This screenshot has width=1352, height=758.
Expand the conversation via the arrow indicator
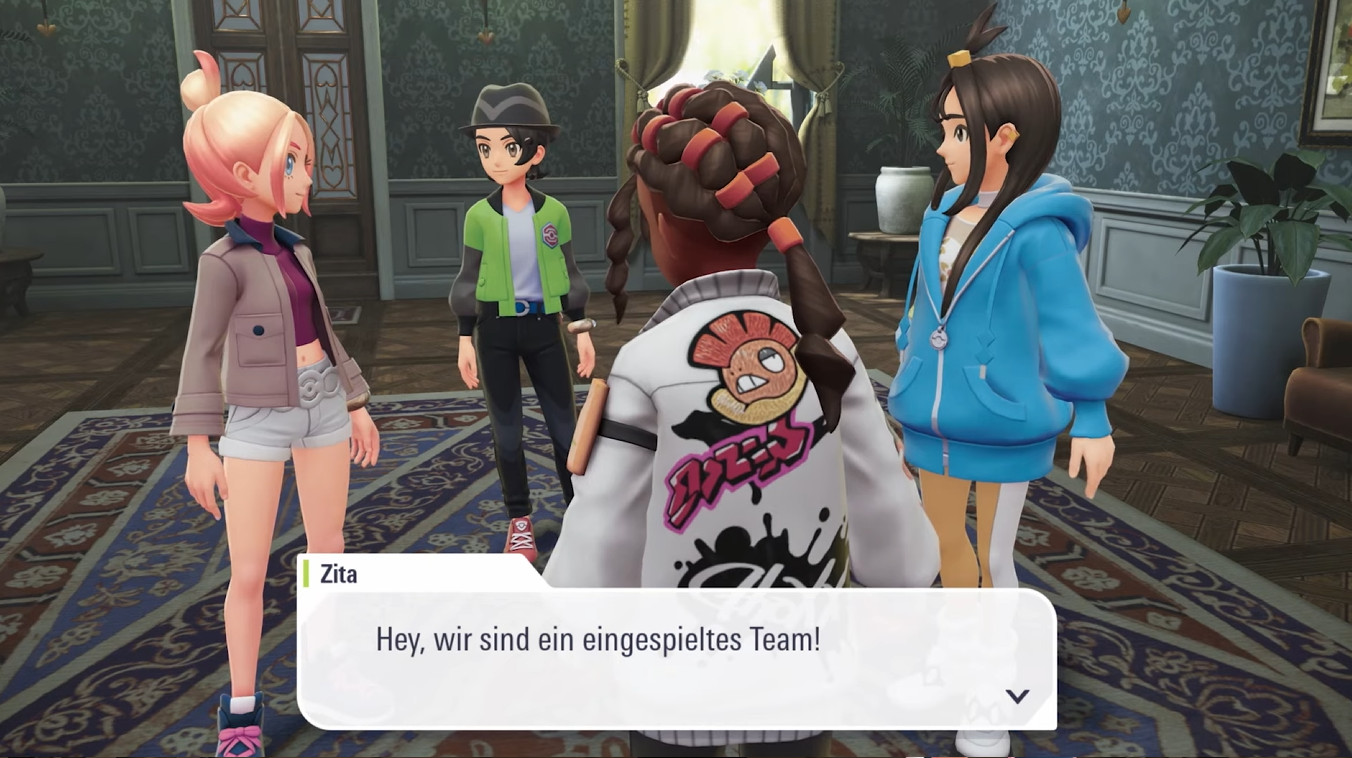click(x=1017, y=697)
